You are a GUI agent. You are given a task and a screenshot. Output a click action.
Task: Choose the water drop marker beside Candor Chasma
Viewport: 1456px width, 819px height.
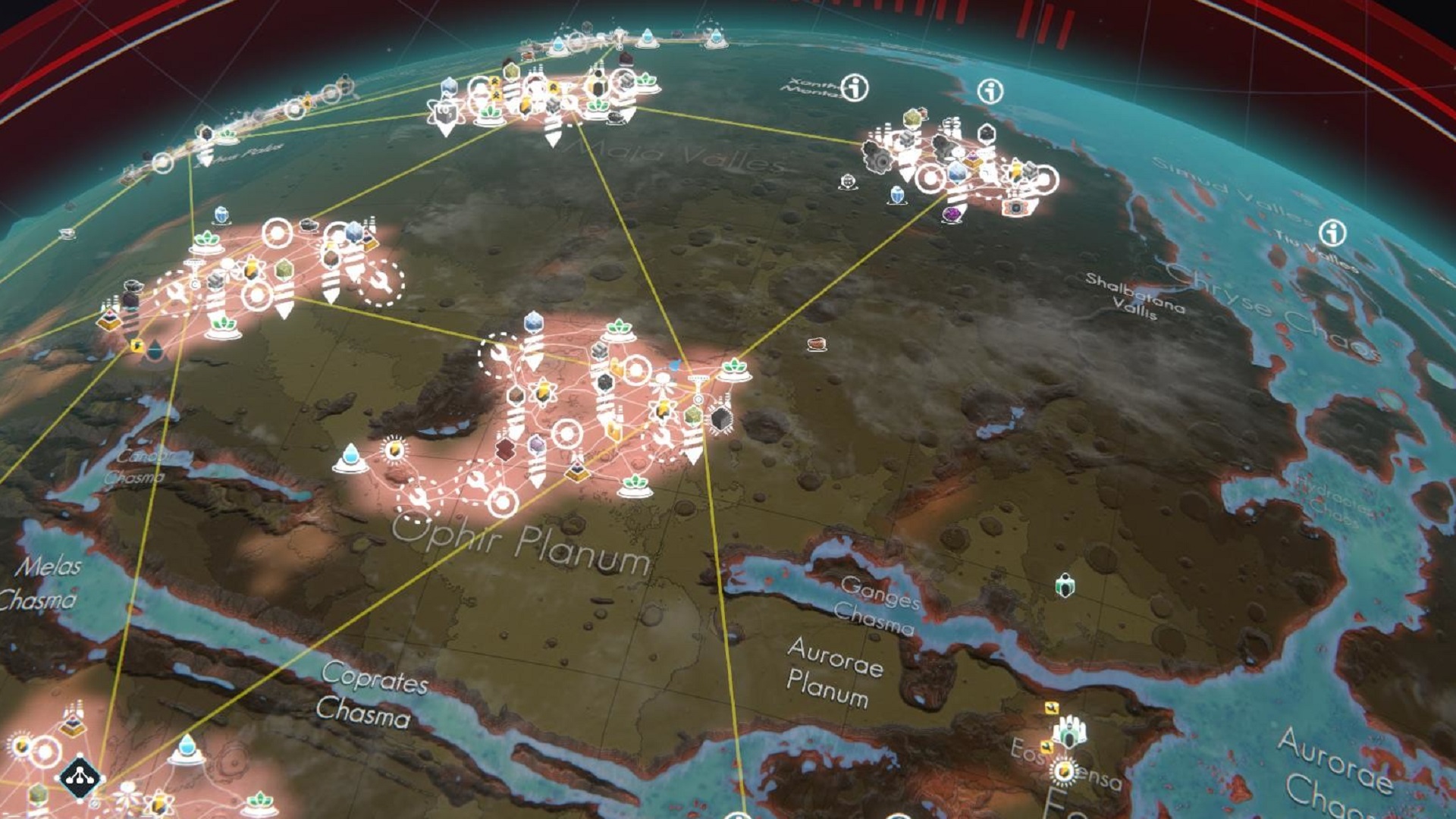350,457
